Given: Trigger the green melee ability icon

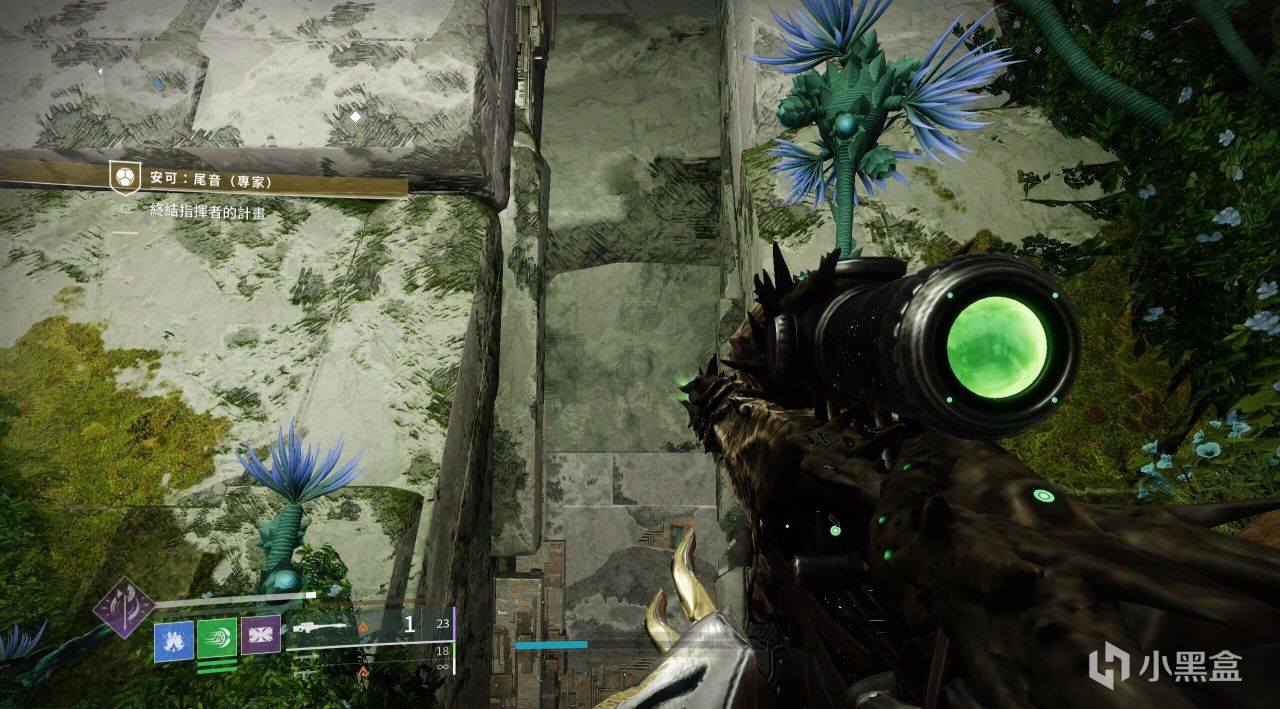Looking at the screenshot, I should (x=217, y=640).
